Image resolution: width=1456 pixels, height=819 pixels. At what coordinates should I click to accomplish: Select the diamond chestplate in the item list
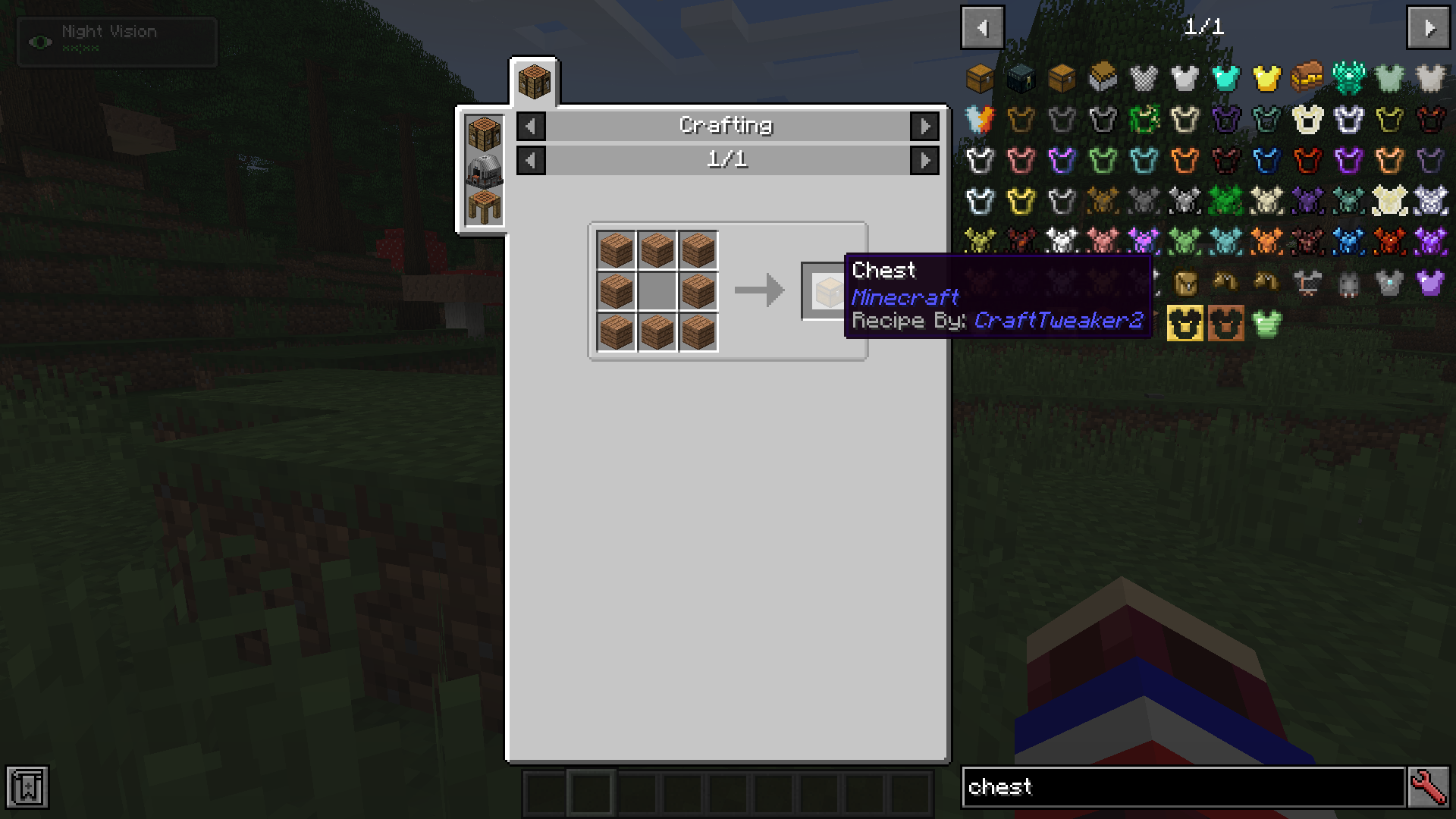coord(1224,79)
